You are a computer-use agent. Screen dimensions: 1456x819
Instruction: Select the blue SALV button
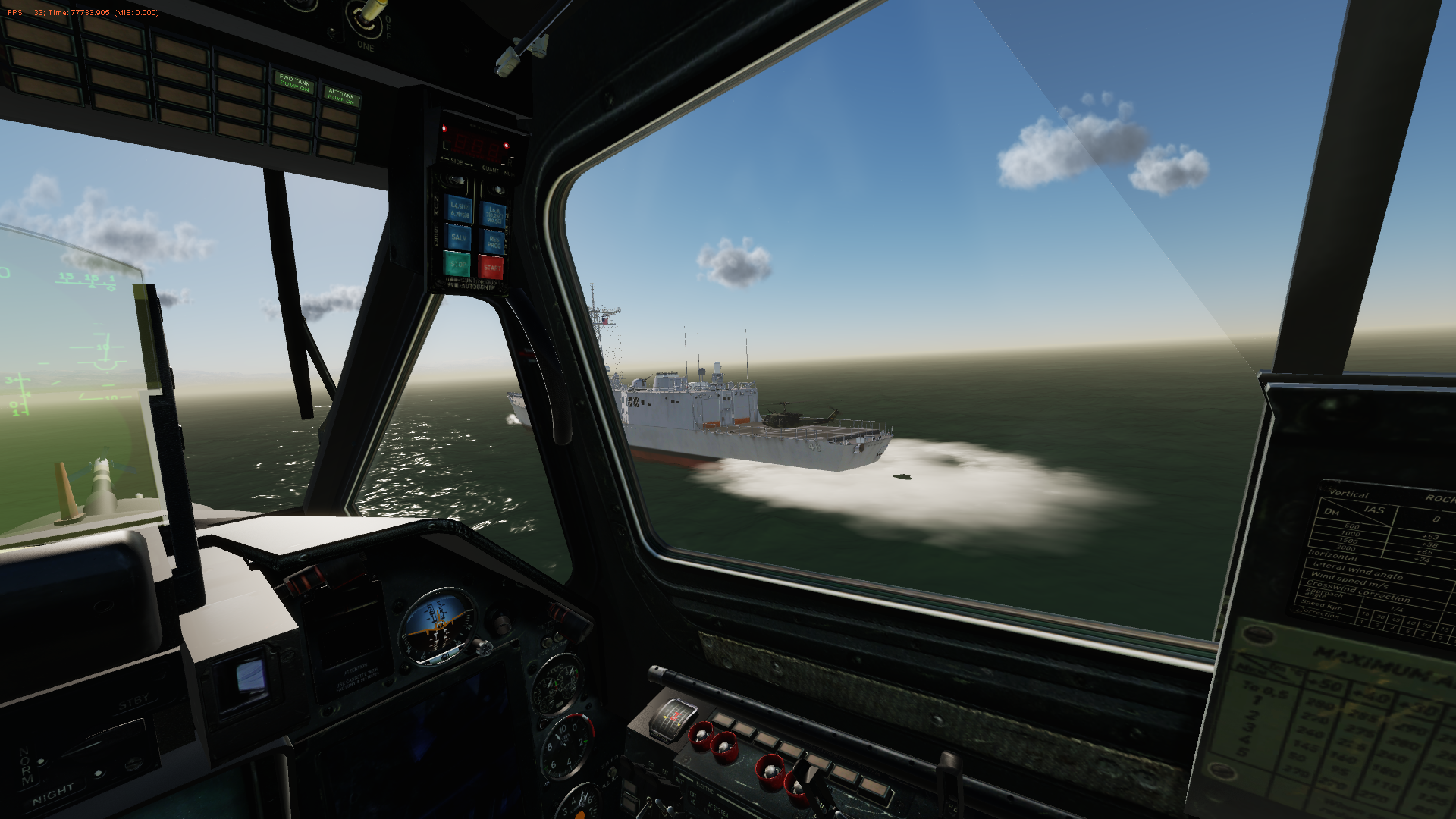click(x=459, y=237)
